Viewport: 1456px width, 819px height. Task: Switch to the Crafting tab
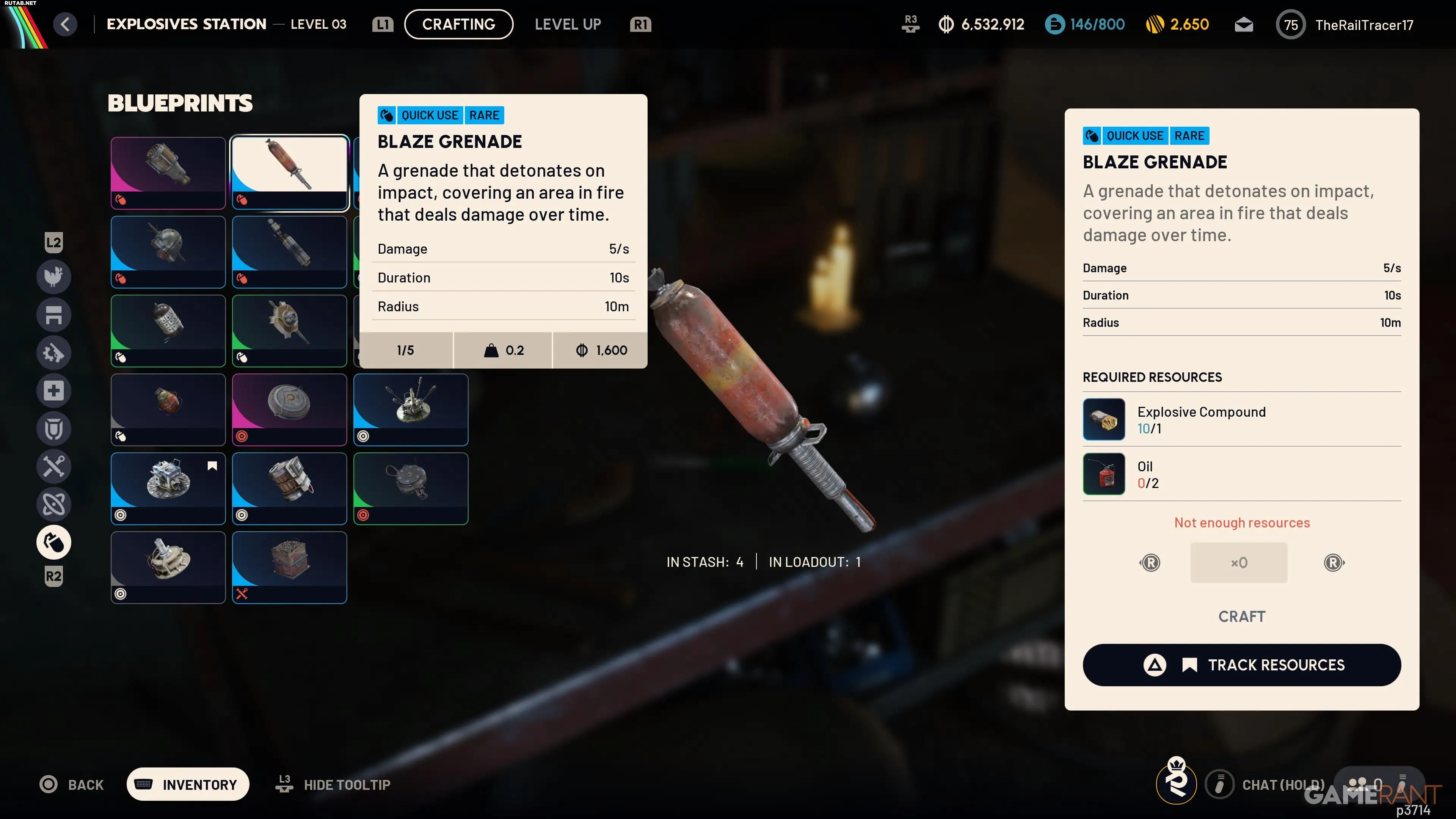click(458, 24)
